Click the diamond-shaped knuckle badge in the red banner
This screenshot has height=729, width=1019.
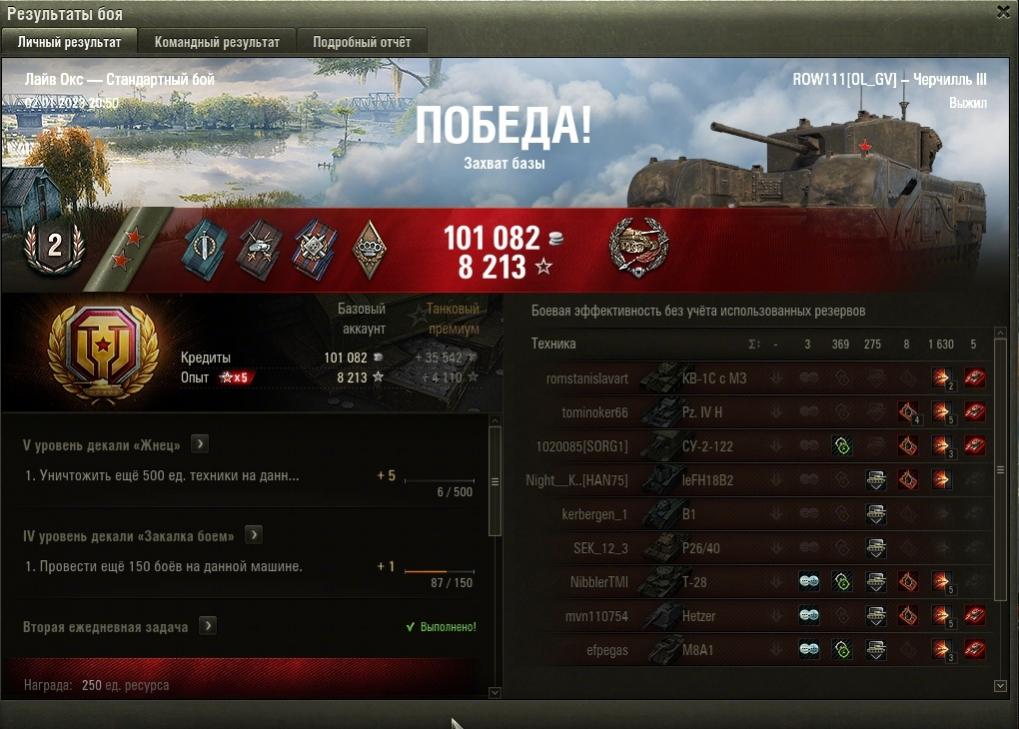coord(370,249)
